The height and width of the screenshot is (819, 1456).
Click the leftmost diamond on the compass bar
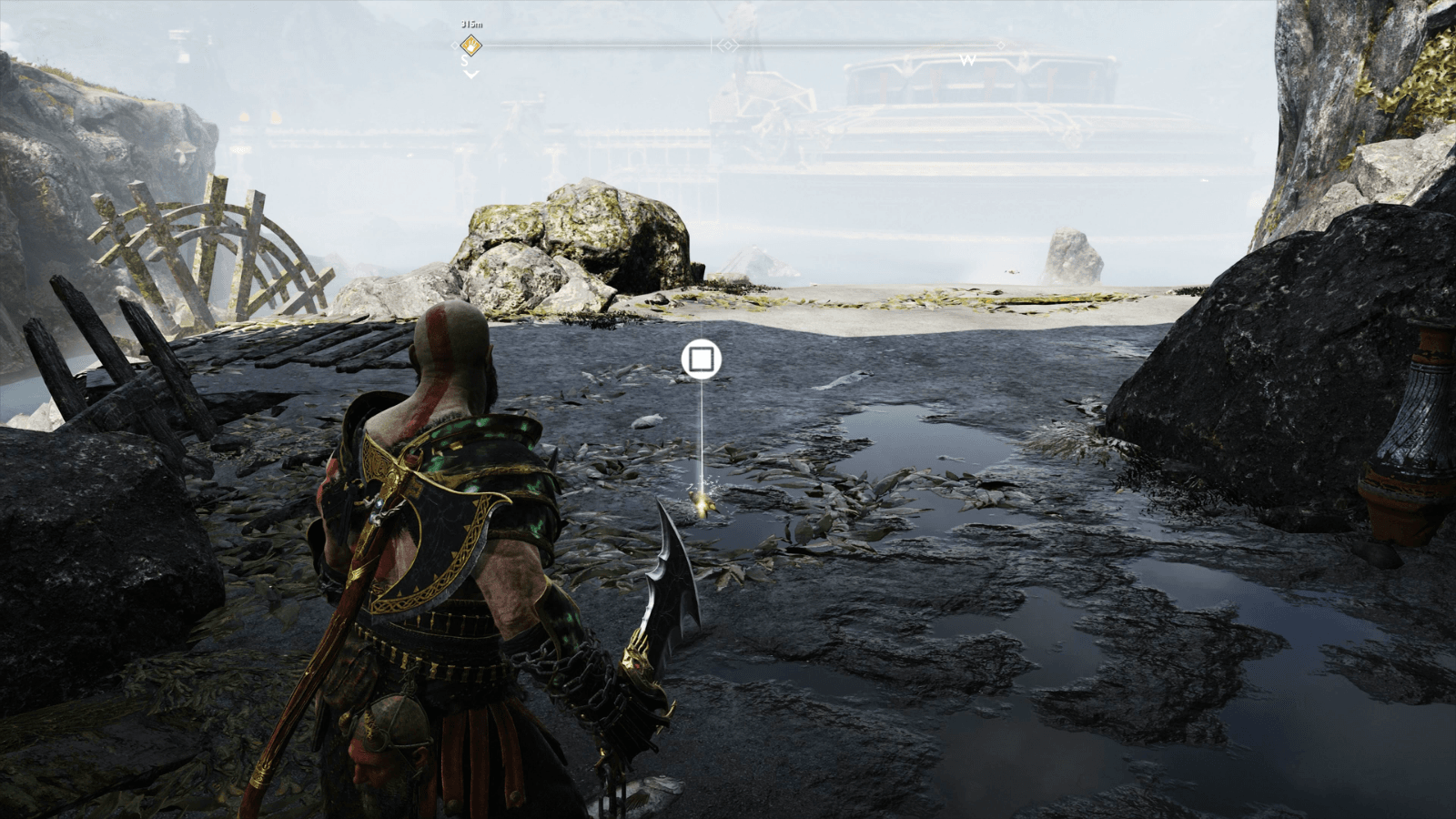click(454, 45)
